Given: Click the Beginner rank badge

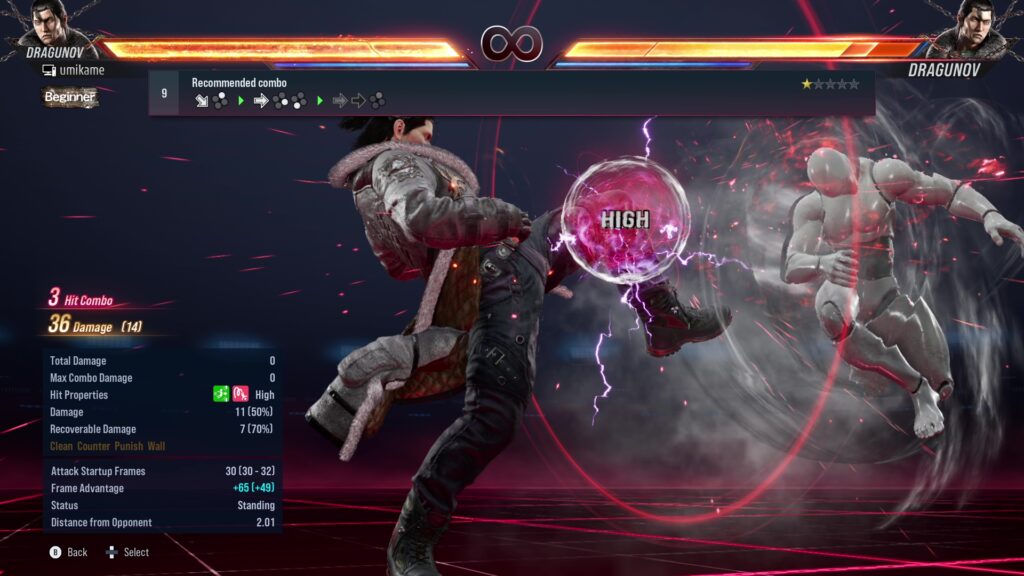Looking at the screenshot, I should pyautogui.click(x=69, y=97).
